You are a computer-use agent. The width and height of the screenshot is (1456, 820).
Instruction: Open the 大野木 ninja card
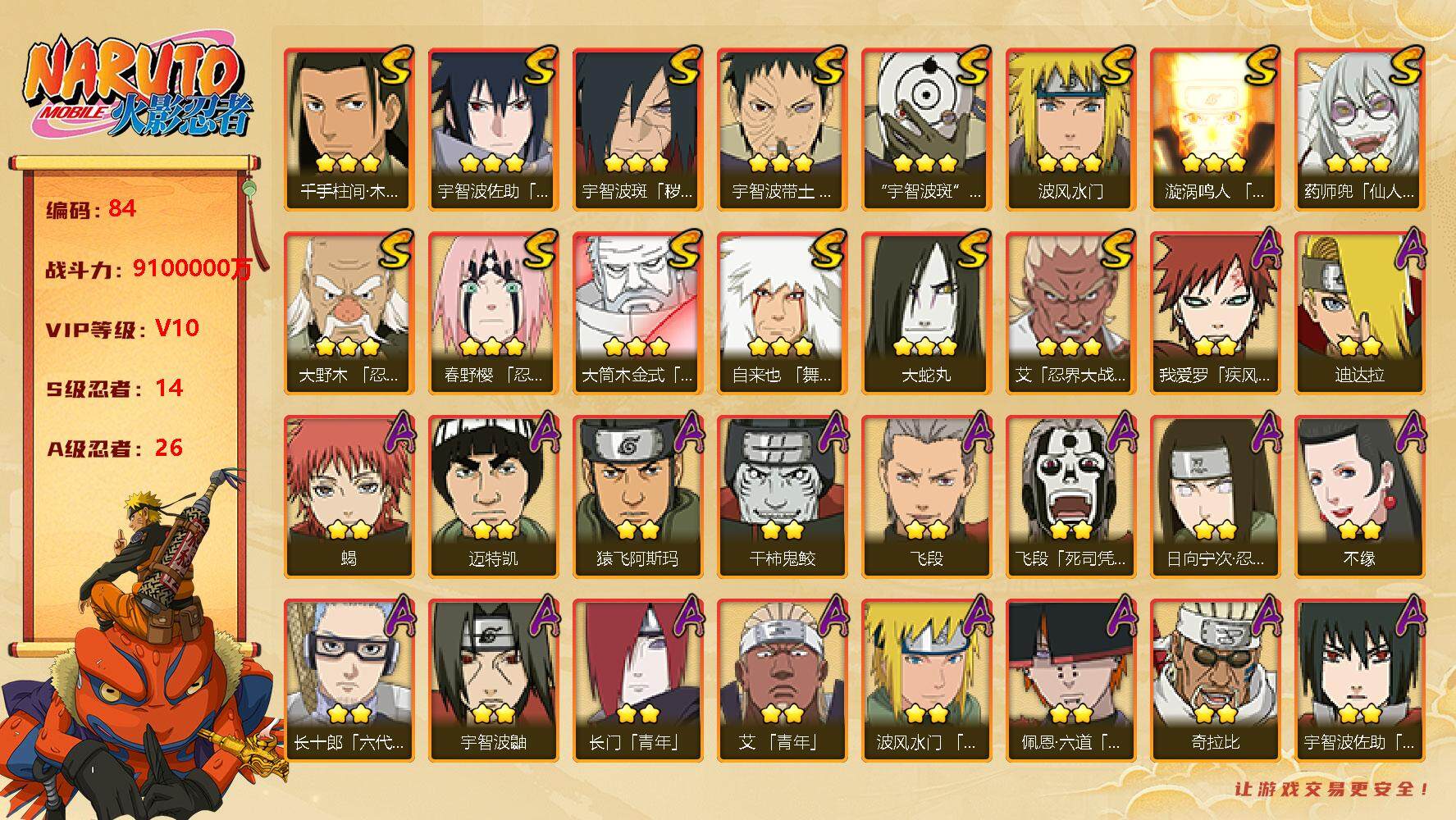coord(349,312)
